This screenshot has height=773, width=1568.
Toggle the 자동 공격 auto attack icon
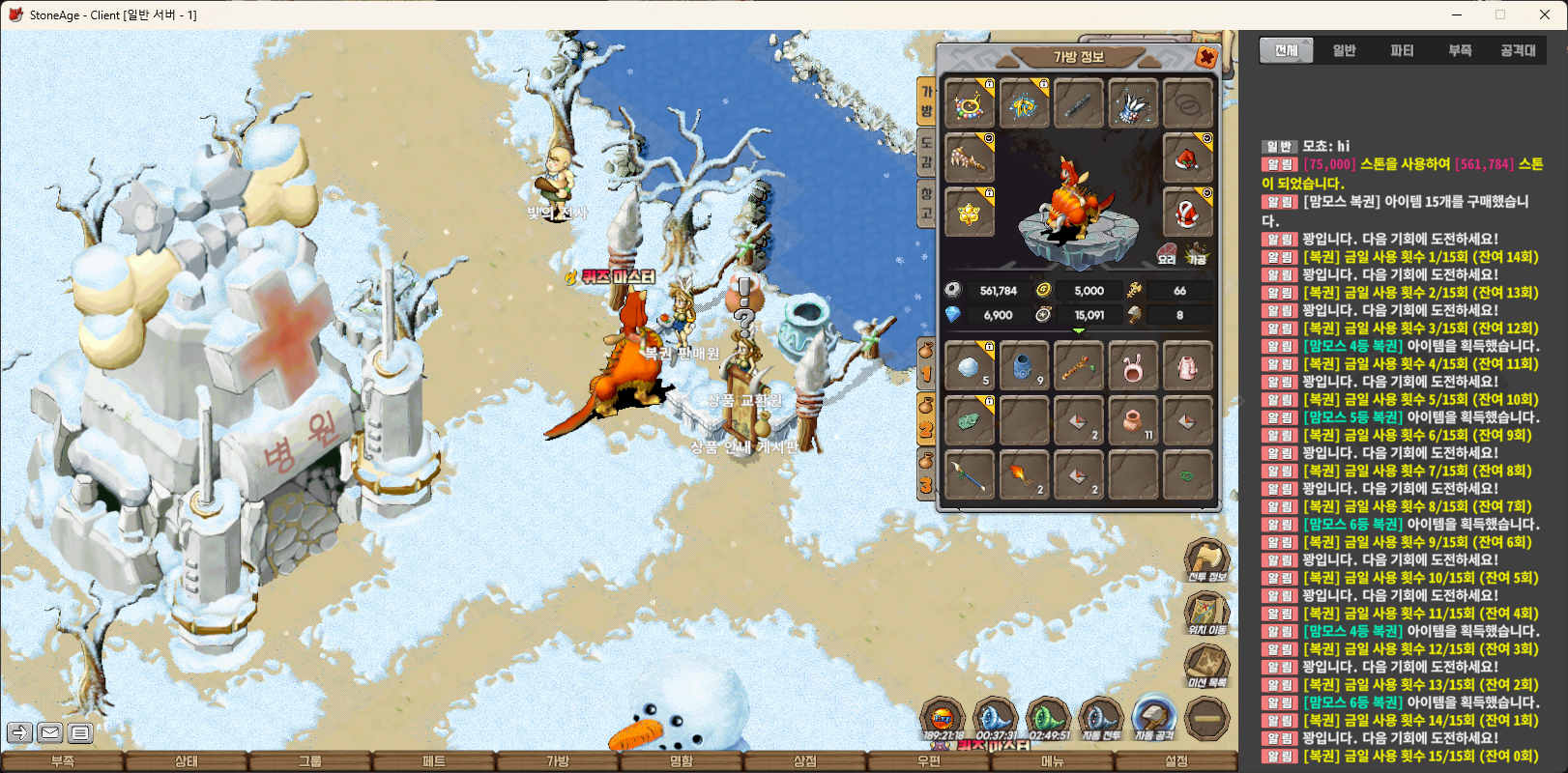coord(1153,720)
